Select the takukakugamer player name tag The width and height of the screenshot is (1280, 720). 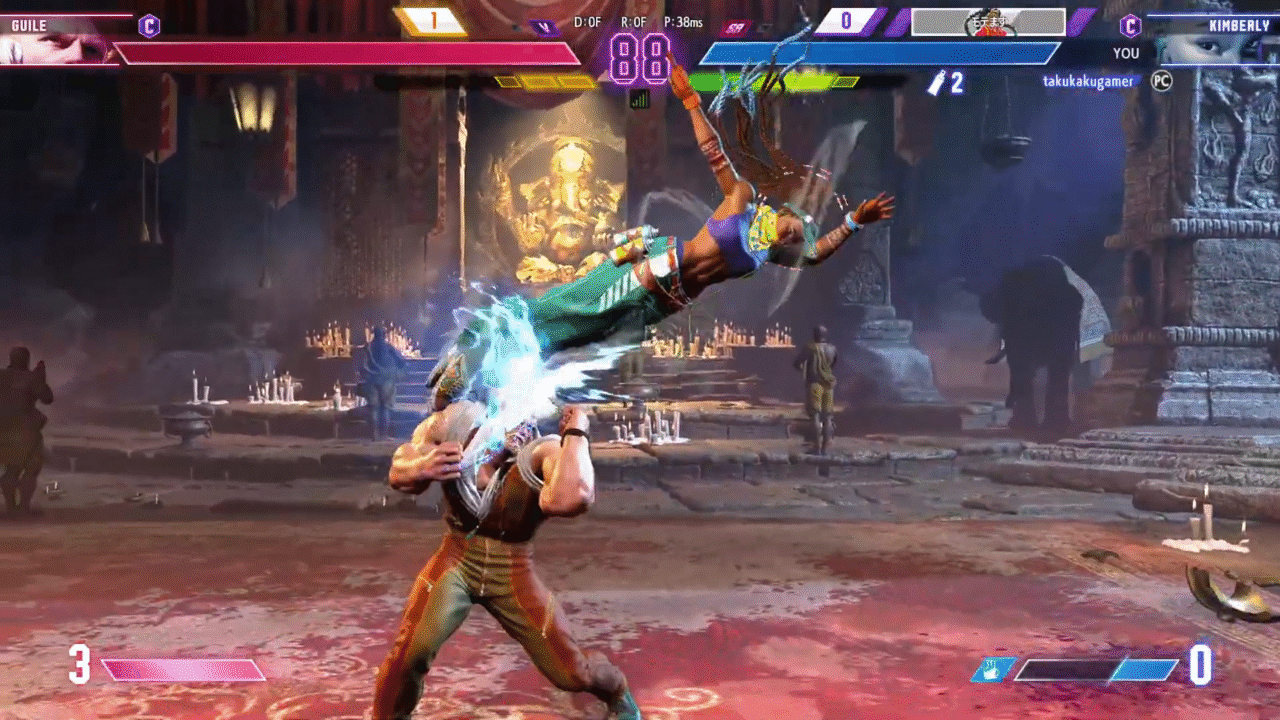[1088, 81]
